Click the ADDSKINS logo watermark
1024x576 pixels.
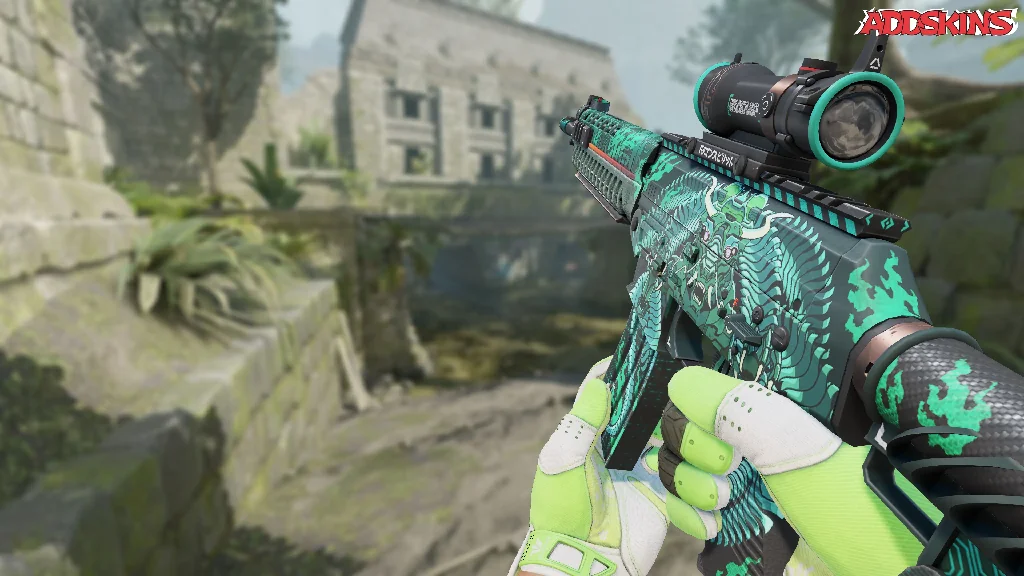pyautogui.click(x=937, y=22)
